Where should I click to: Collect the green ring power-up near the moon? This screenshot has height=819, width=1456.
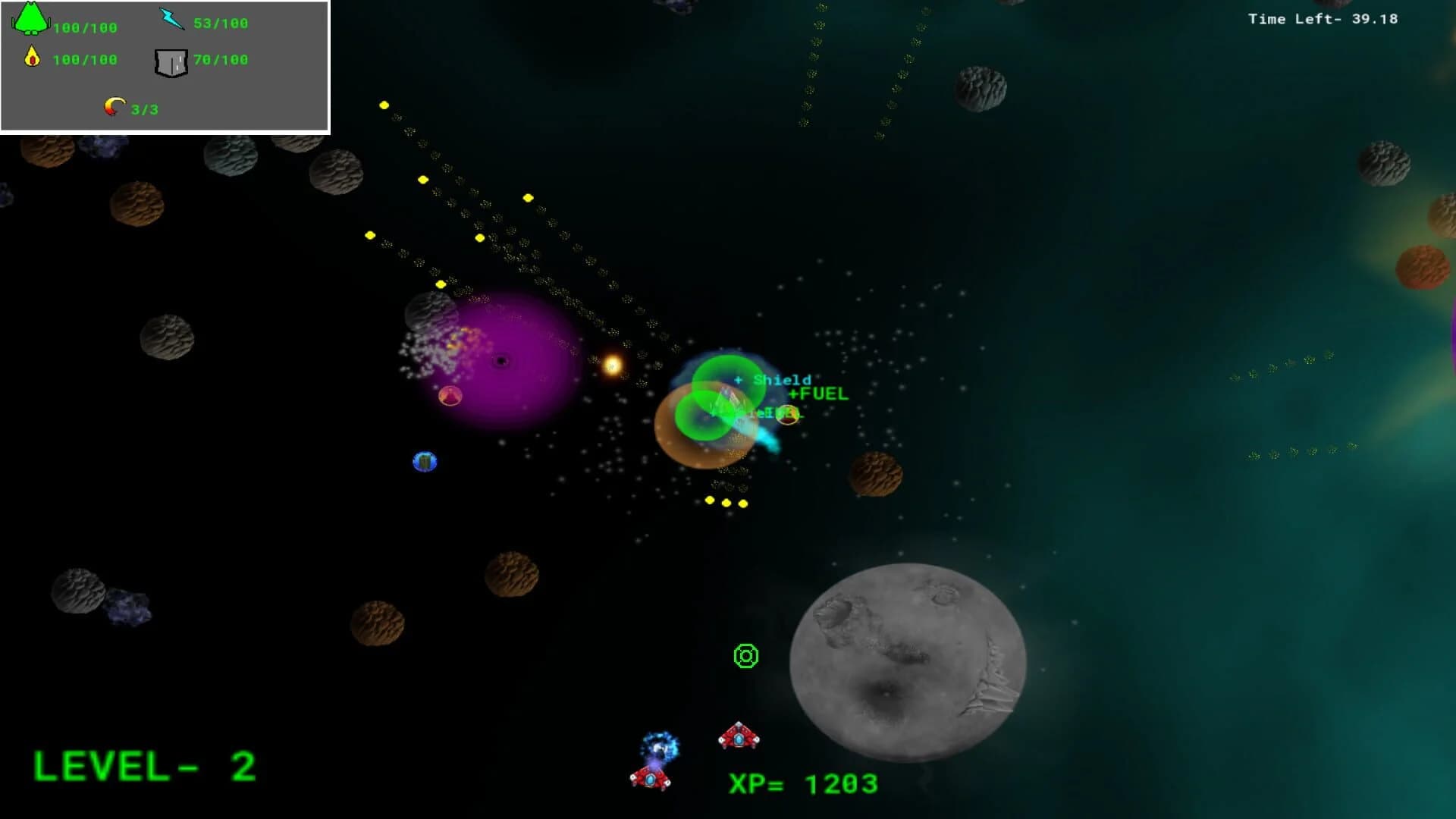[x=745, y=655]
